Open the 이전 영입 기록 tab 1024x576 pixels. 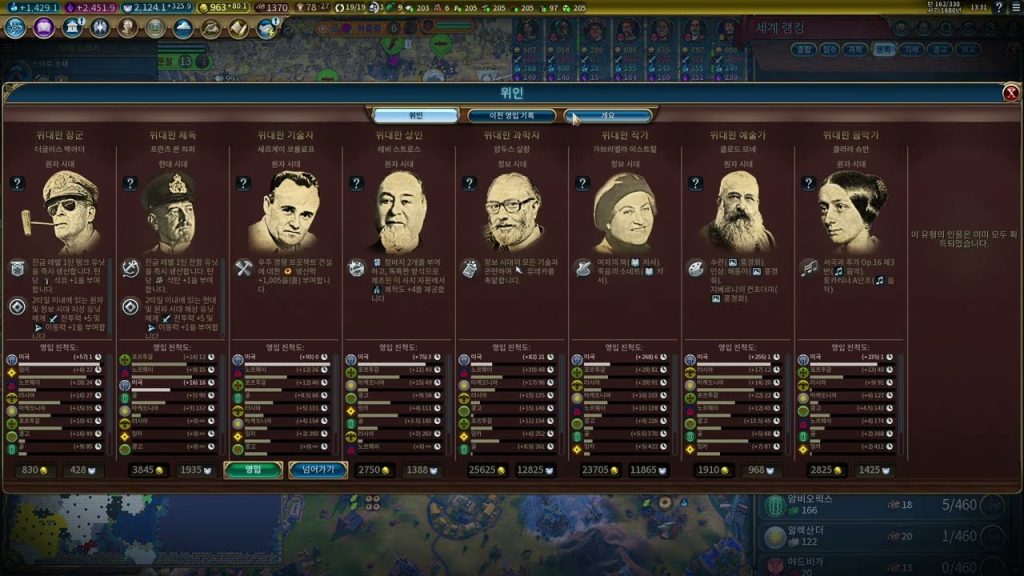[512, 116]
